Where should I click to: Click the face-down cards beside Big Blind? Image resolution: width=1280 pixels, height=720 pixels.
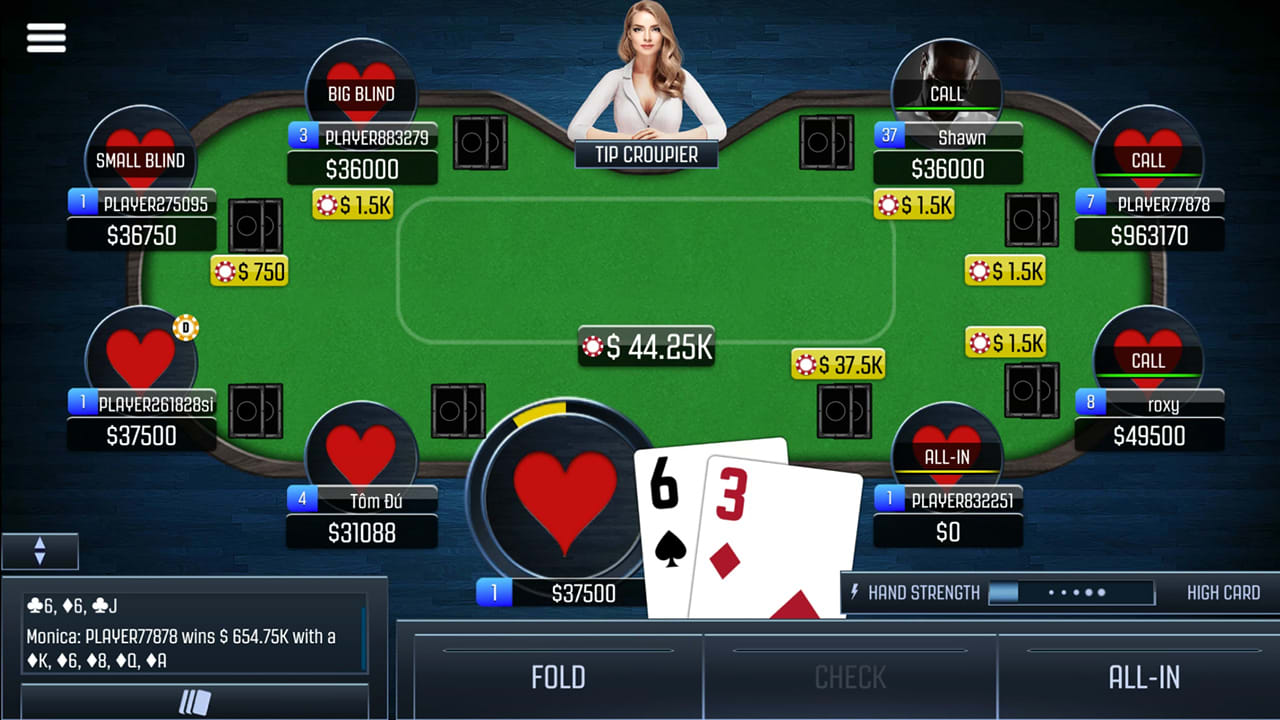(x=479, y=142)
